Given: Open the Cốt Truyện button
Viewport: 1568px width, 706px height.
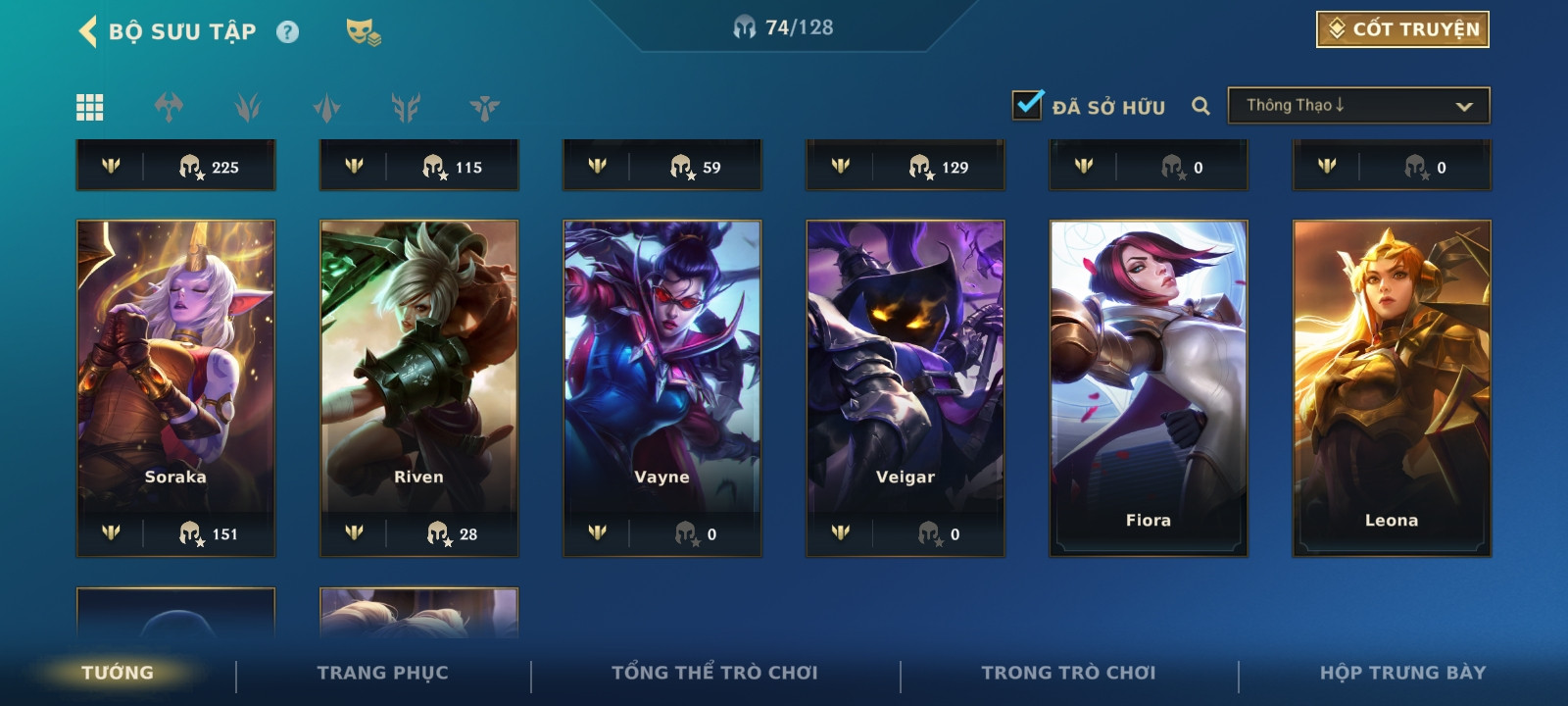Looking at the screenshot, I should (x=1402, y=29).
